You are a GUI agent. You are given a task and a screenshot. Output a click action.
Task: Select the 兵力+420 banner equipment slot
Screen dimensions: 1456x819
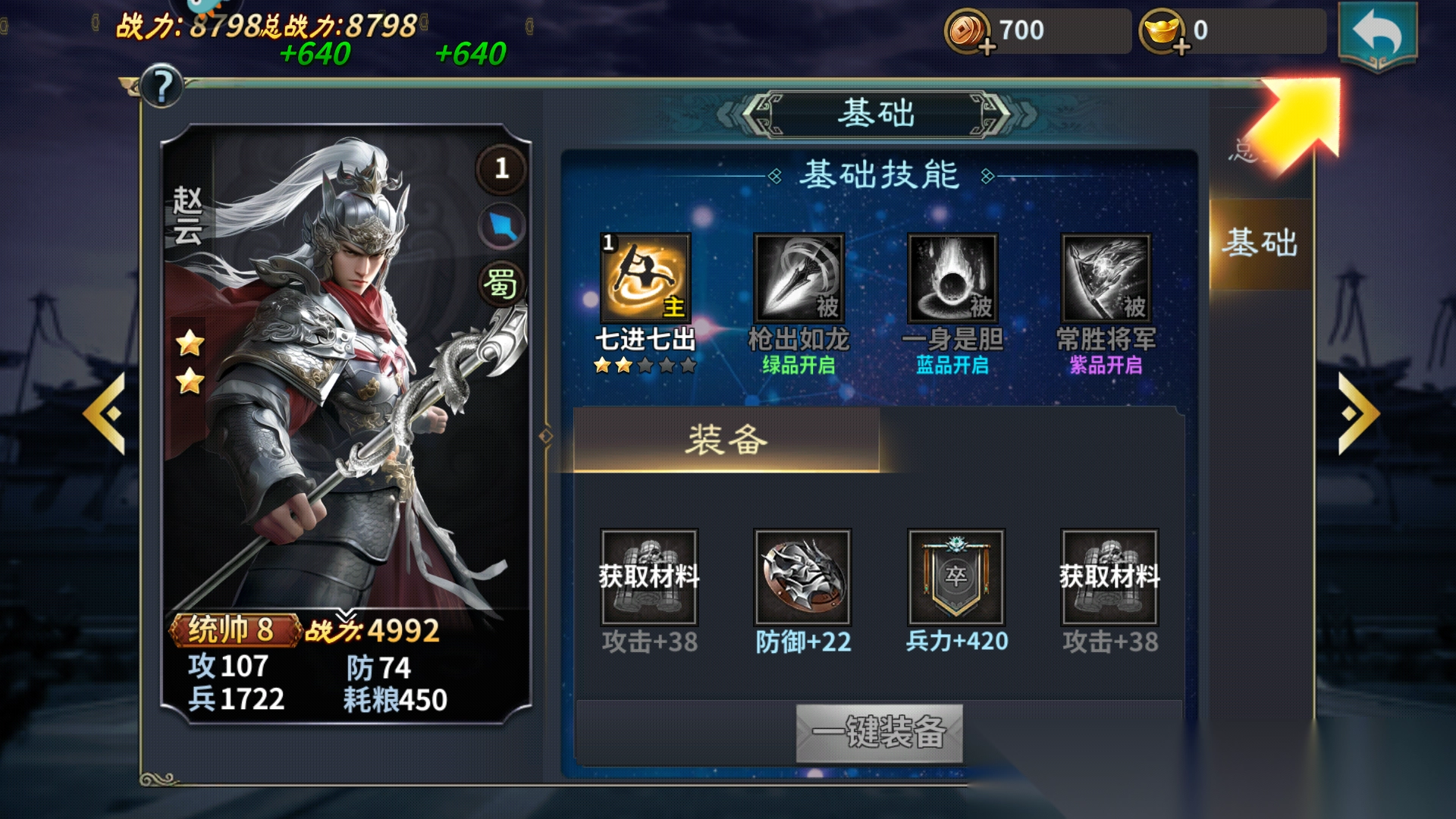(955, 577)
